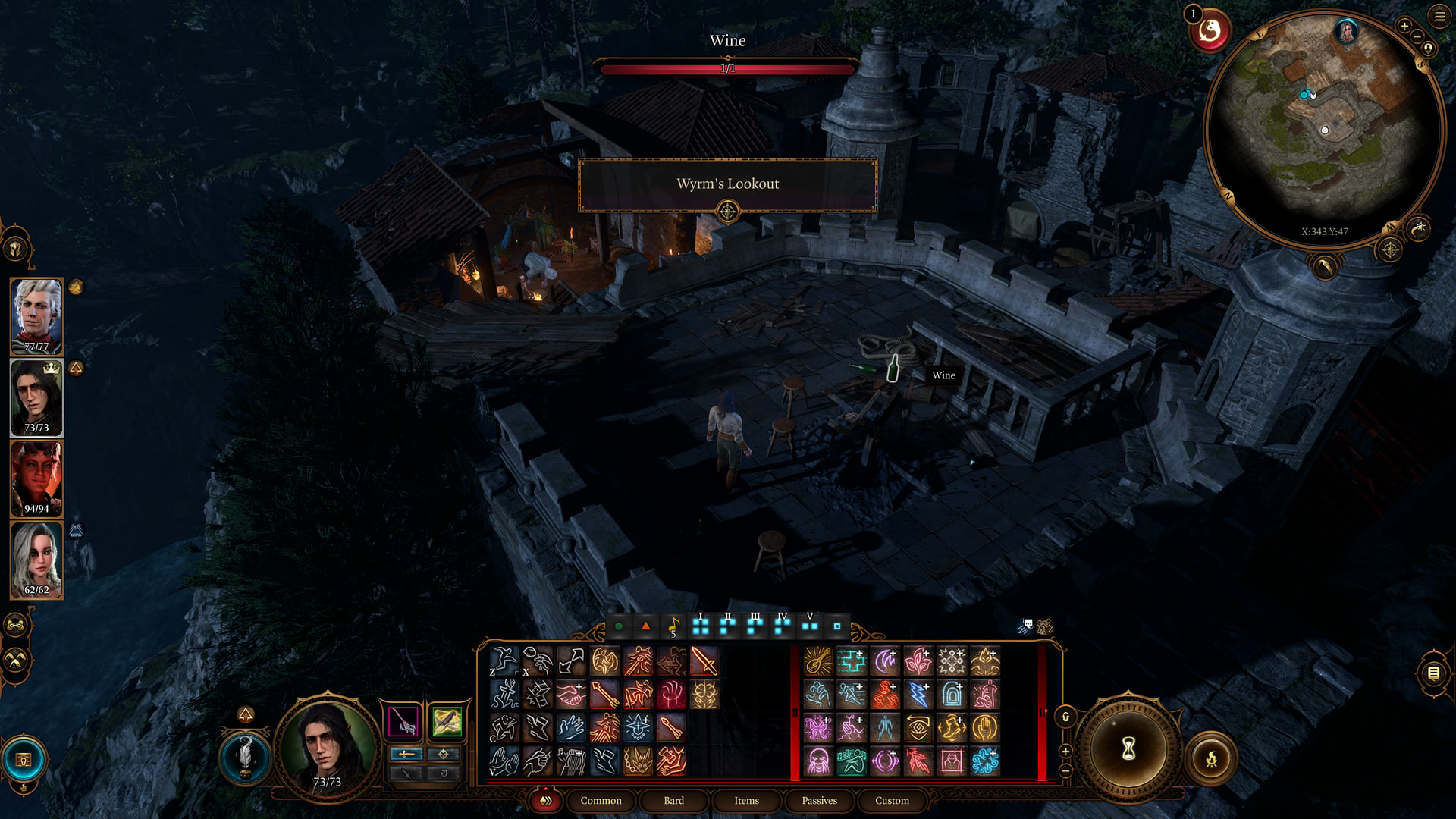Zoom in the minimap with plus button

click(x=1404, y=26)
